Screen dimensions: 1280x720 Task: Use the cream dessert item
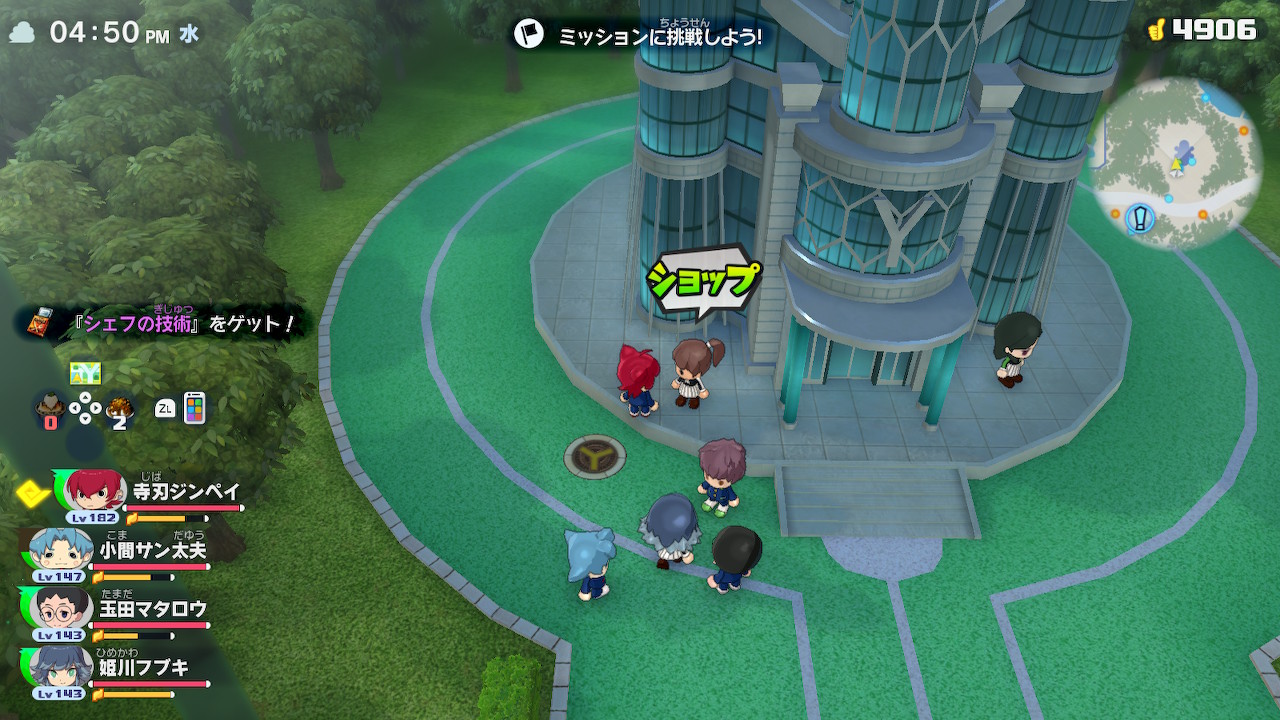pyautogui.click(x=49, y=407)
